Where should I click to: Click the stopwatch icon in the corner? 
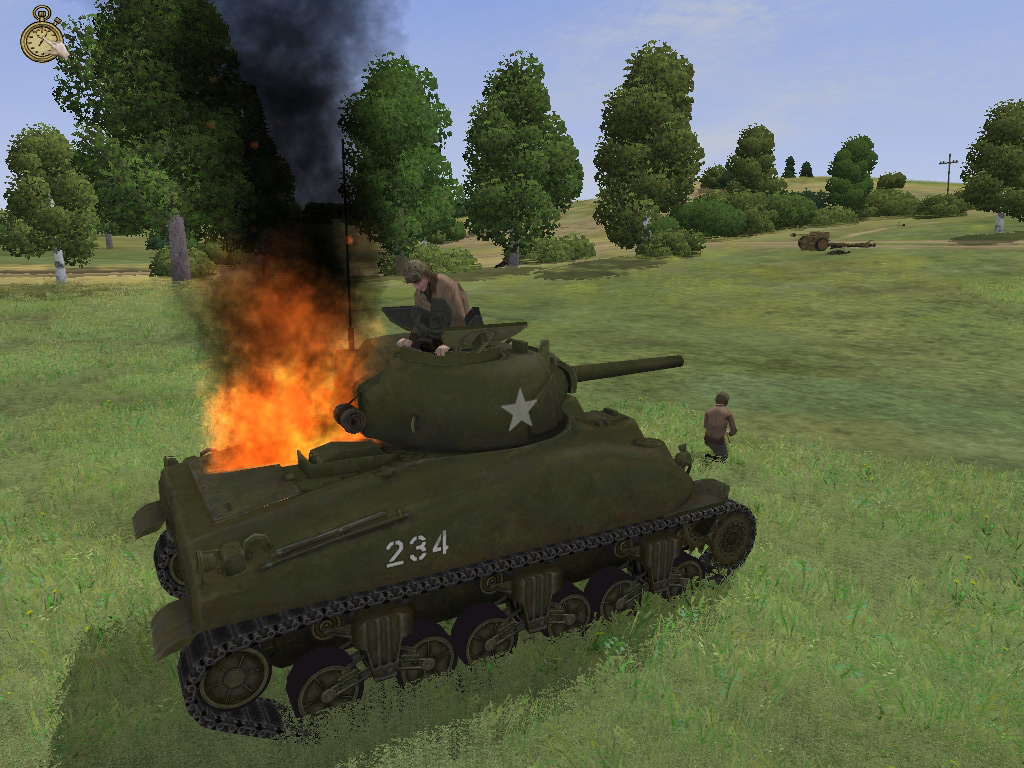(42, 37)
